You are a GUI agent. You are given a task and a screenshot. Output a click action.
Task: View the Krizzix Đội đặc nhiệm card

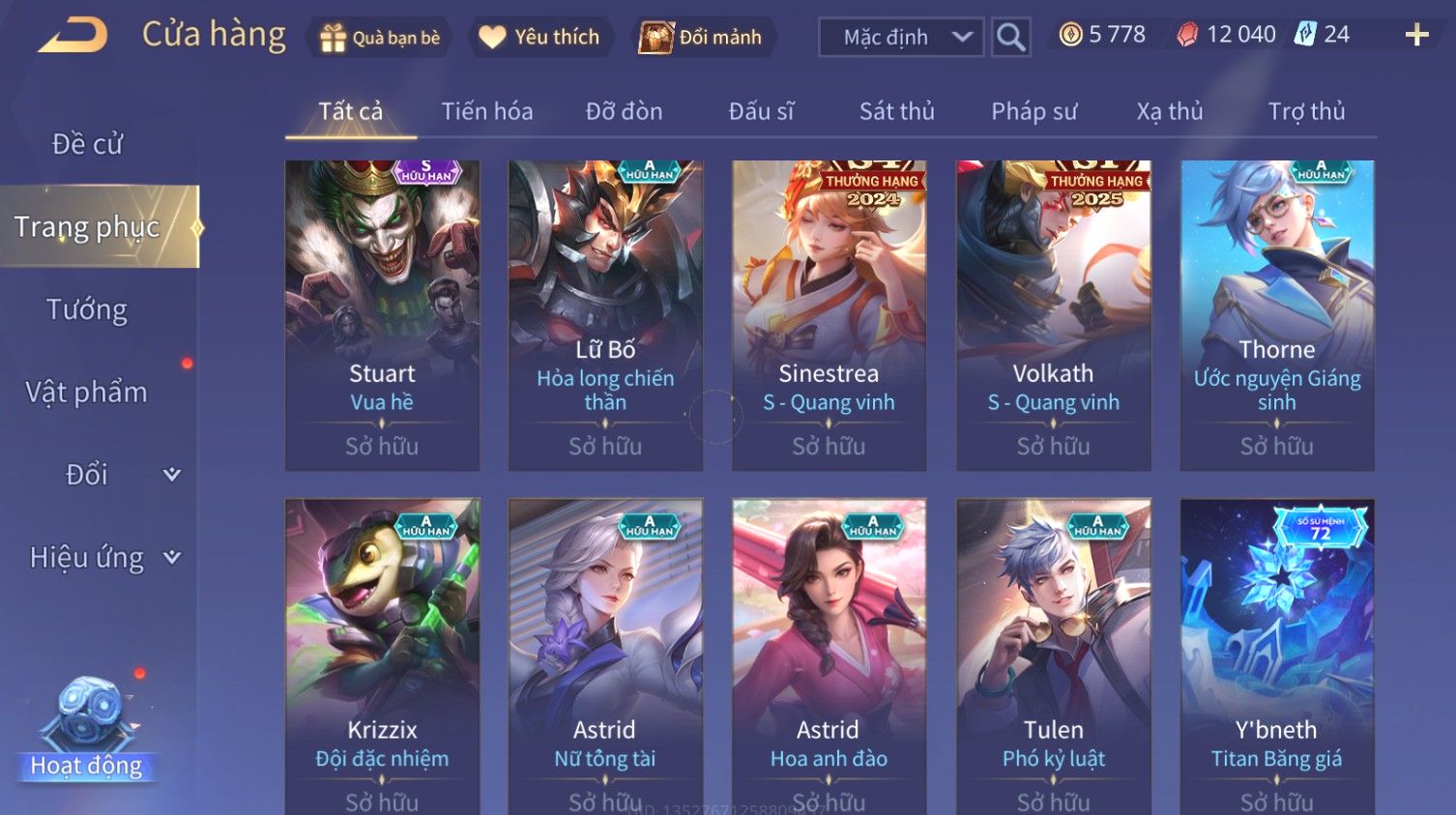click(382, 657)
